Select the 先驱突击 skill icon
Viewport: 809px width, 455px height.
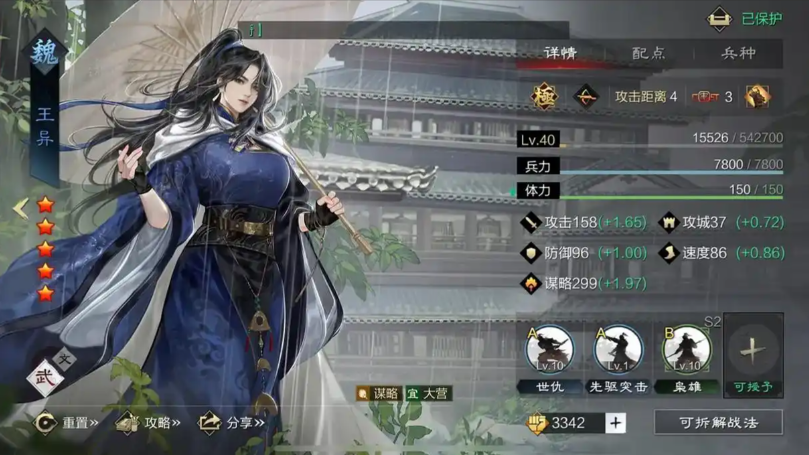[x=618, y=349]
